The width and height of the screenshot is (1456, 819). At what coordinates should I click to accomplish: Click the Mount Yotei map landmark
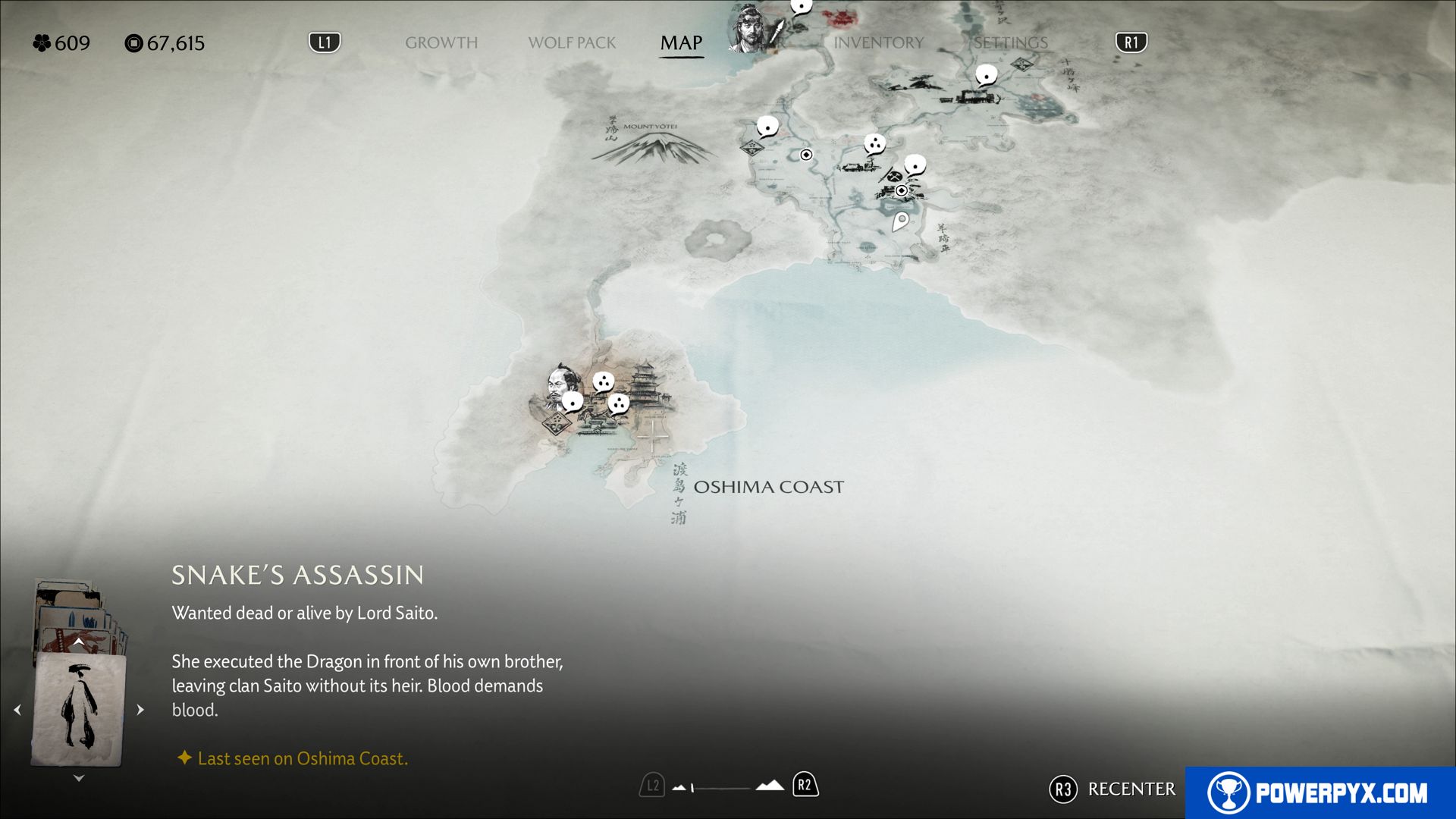point(652,144)
